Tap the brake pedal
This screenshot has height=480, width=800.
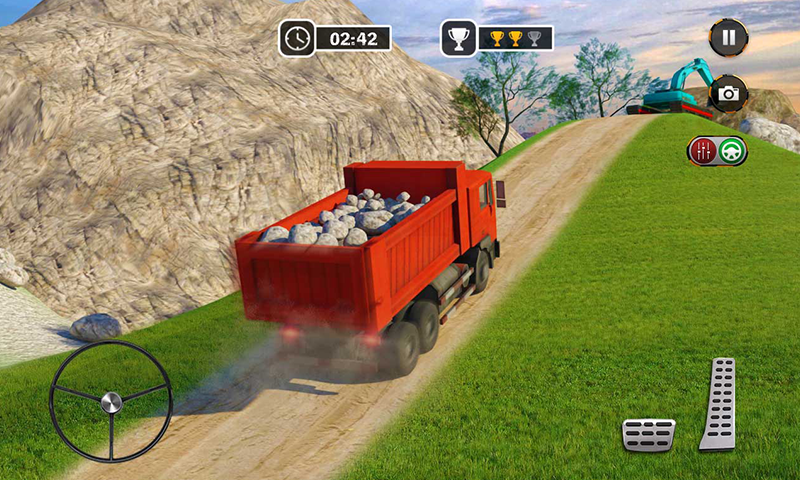pyautogui.click(x=648, y=434)
